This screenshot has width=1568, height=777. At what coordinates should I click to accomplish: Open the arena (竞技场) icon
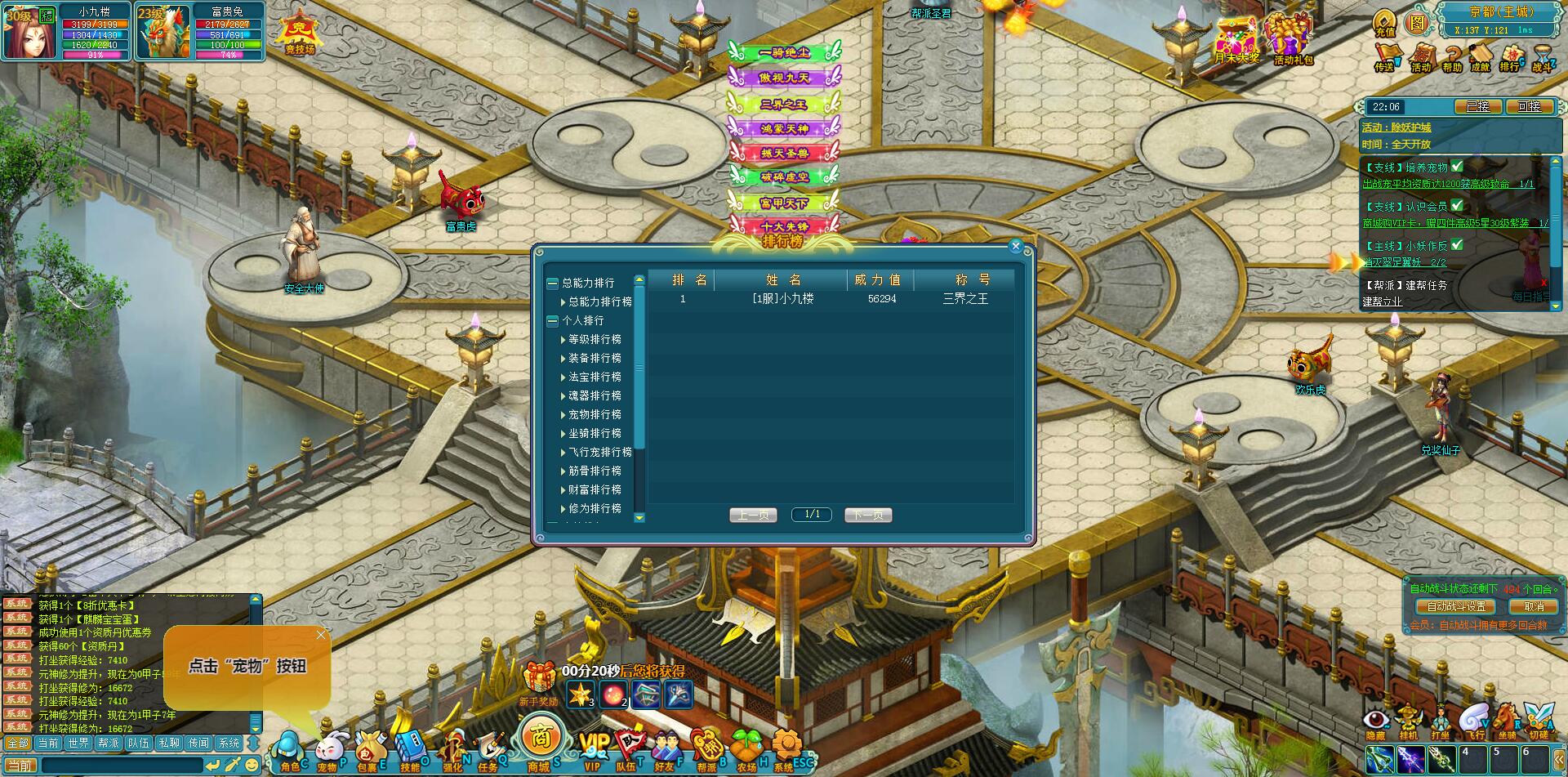(x=299, y=34)
